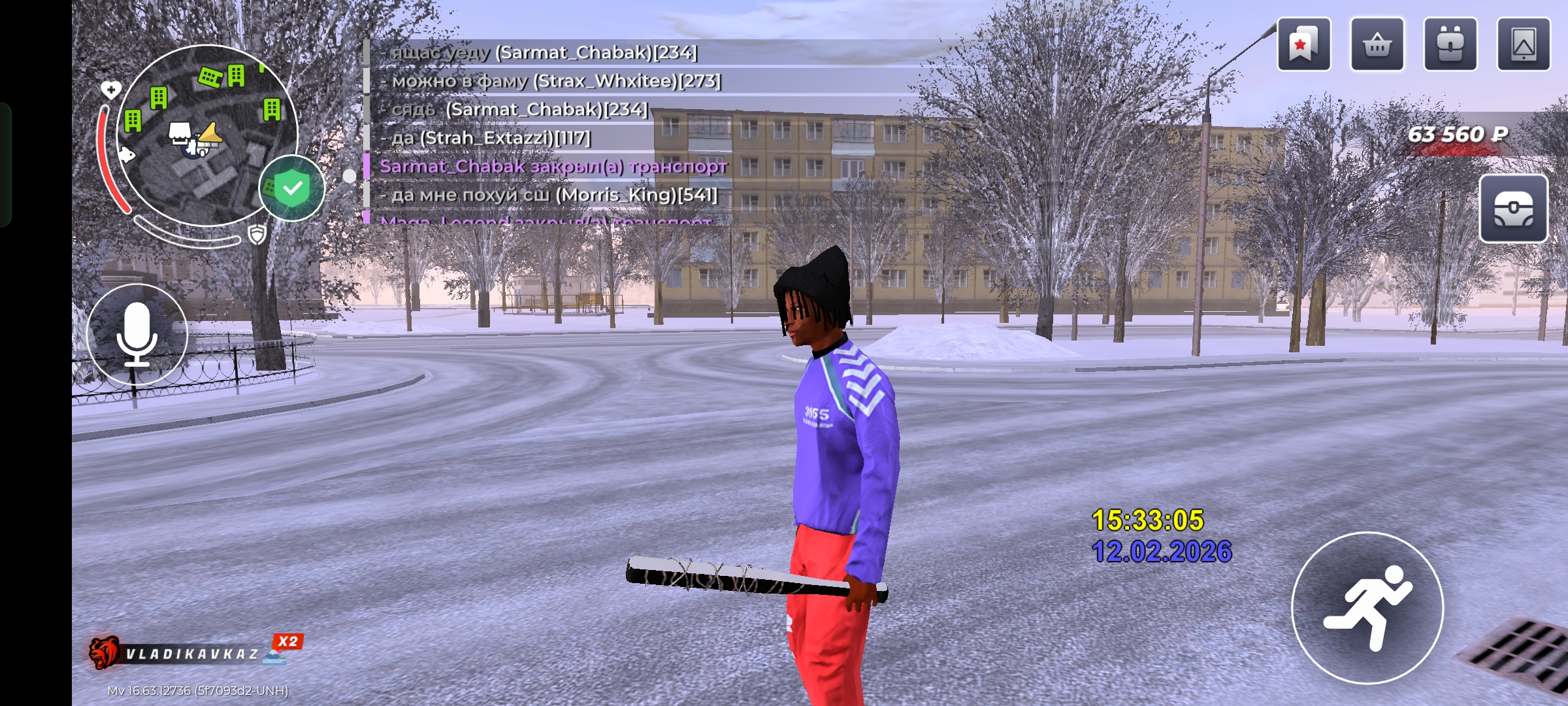Open the bookmark with red star menu
The width and height of the screenshot is (1568, 706).
click(1303, 44)
